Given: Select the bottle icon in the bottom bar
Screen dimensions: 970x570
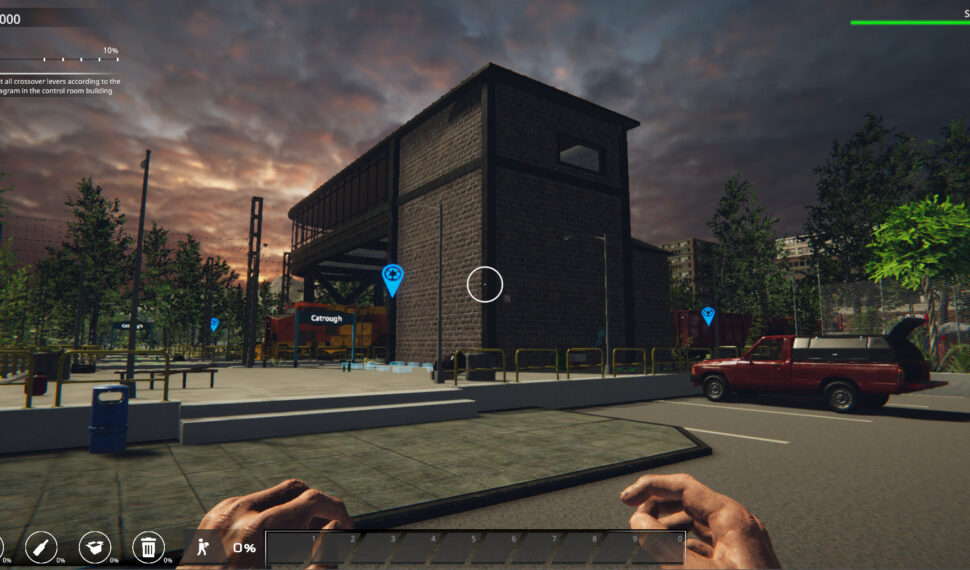Looking at the screenshot, I should click(40, 546).
